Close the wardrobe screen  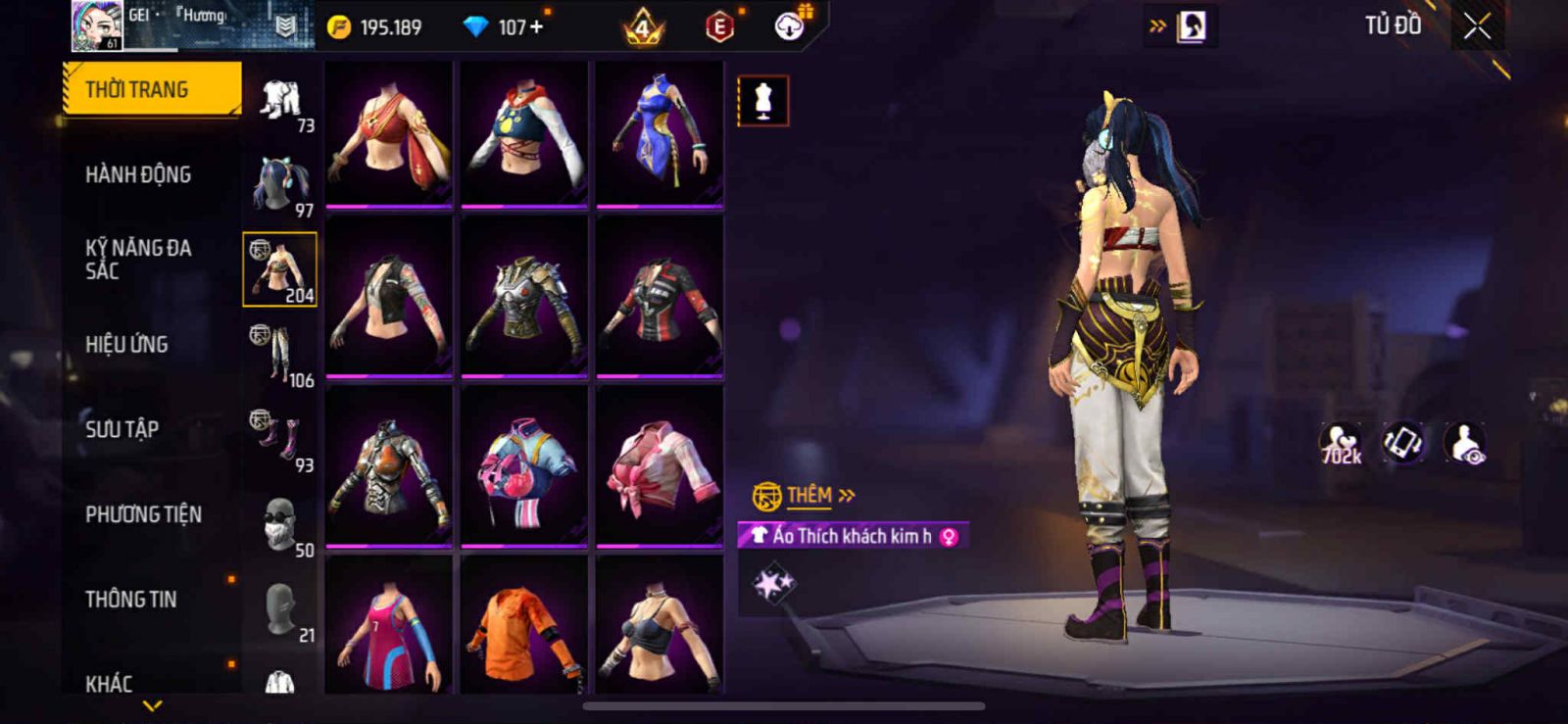pyautogui.click(x=1477, y=26)
